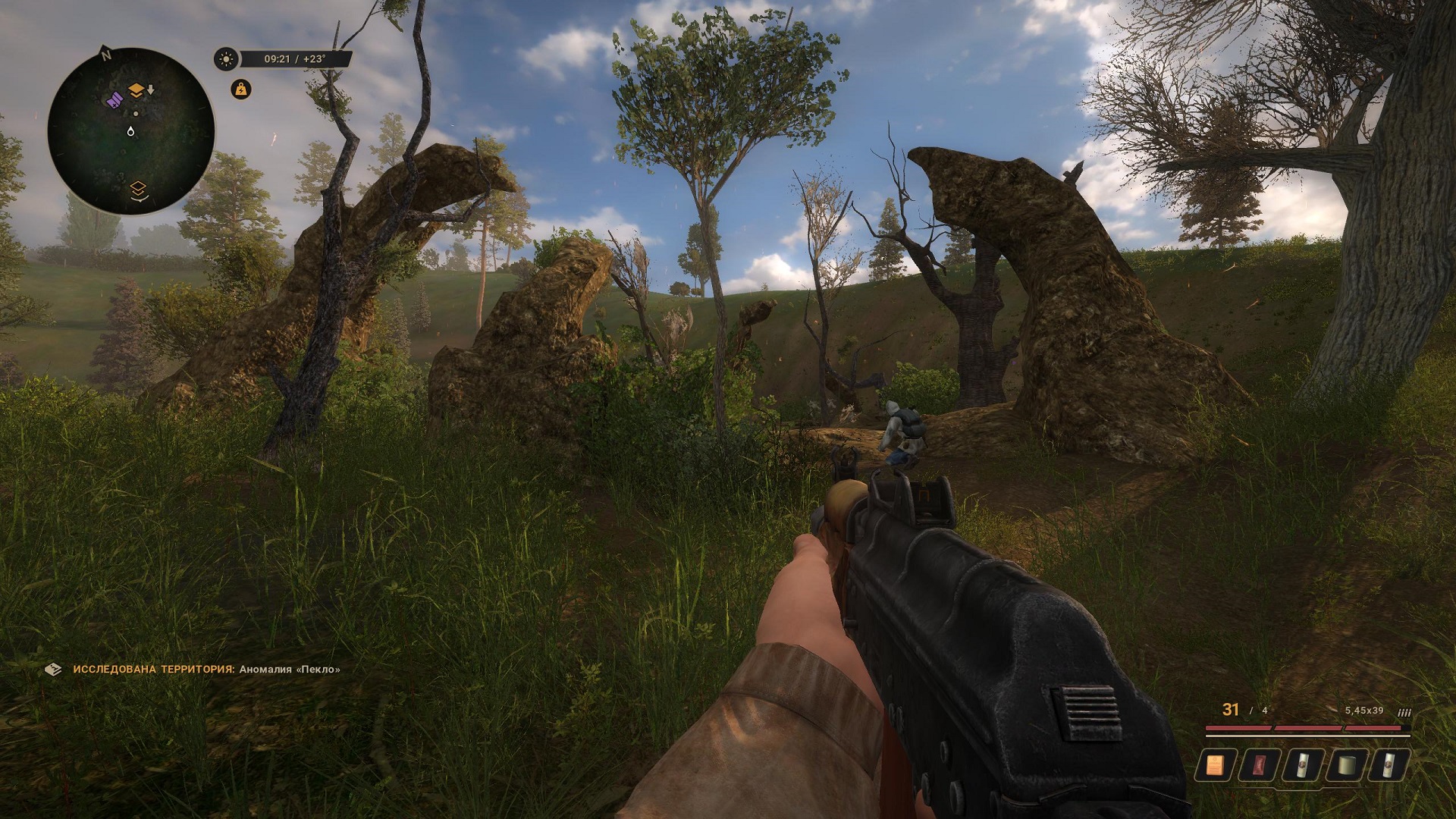This screenshot has width=1456, height=819.
Task: Select the purple map marker on minimap
Action: coord(114,99)
